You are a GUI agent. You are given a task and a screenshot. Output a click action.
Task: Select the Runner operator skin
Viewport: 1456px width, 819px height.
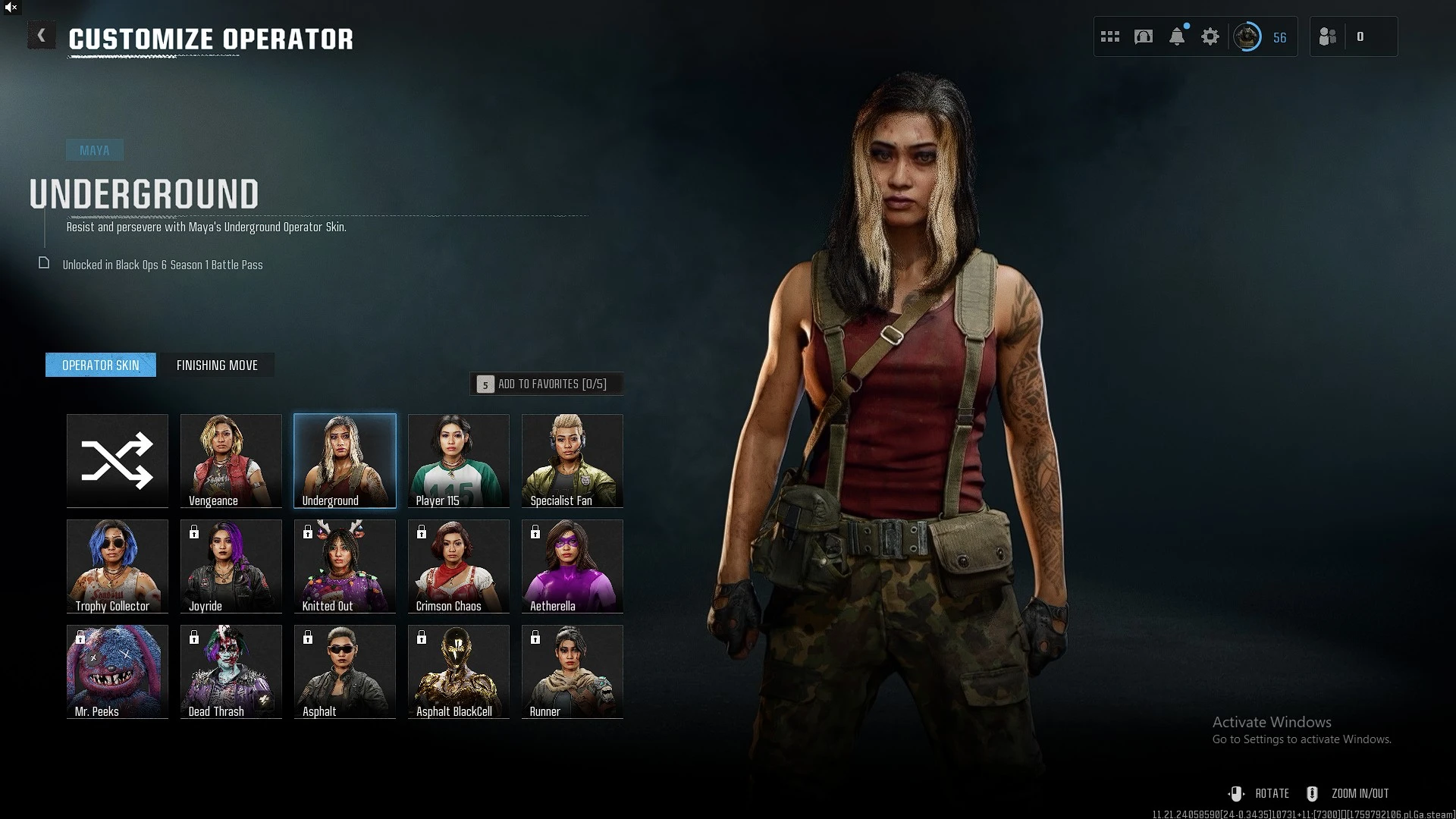click(x=573, y=671)
